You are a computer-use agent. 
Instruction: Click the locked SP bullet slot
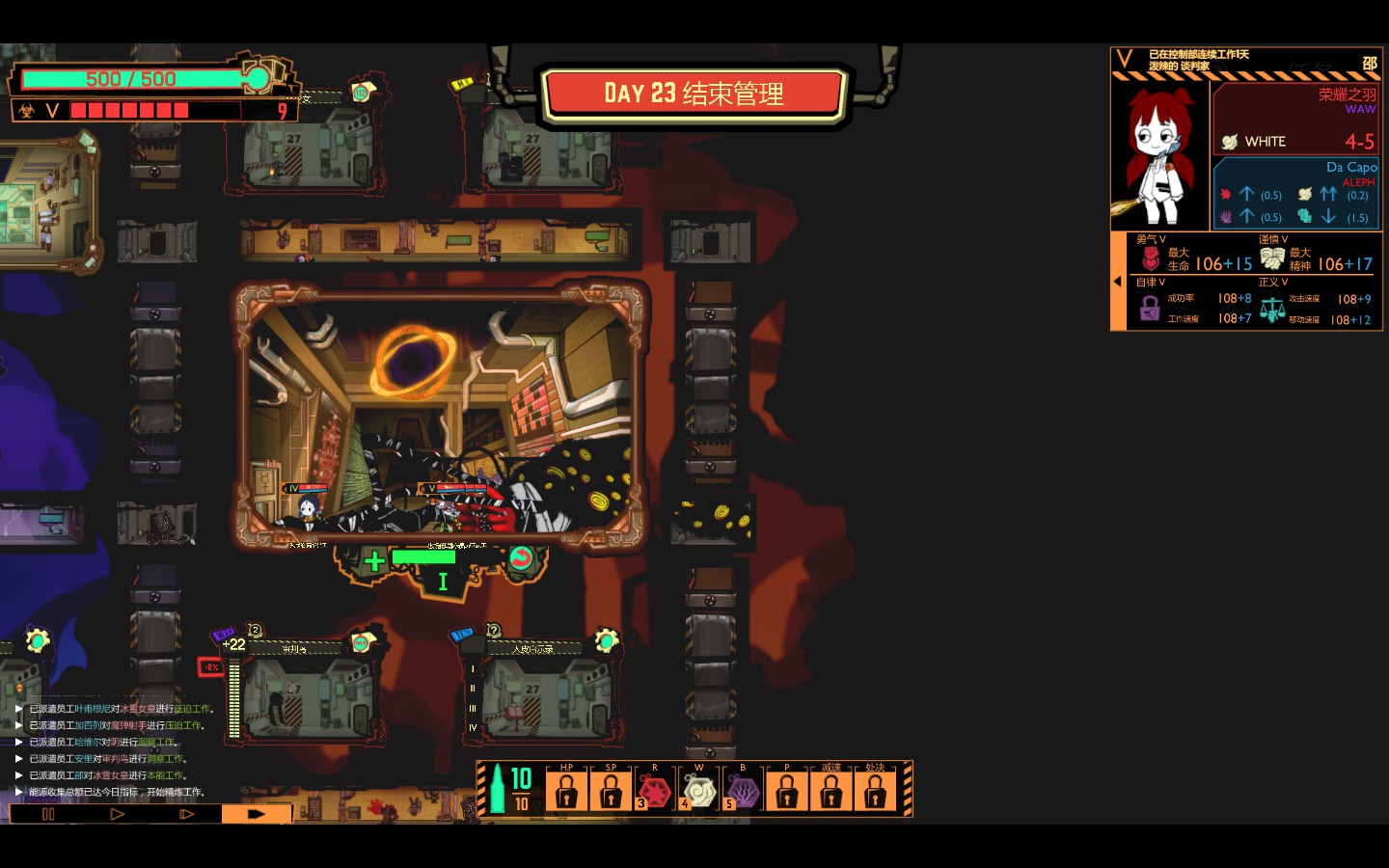pos(612,792)
